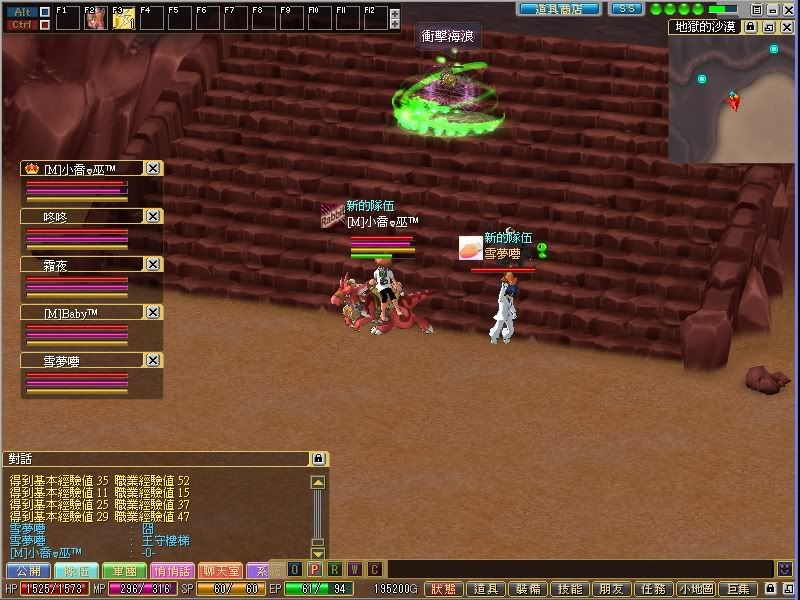The height and width of the screenshot is (600, 800).
Task: Open the 技能 skills window
Action: tap(571, 590)
